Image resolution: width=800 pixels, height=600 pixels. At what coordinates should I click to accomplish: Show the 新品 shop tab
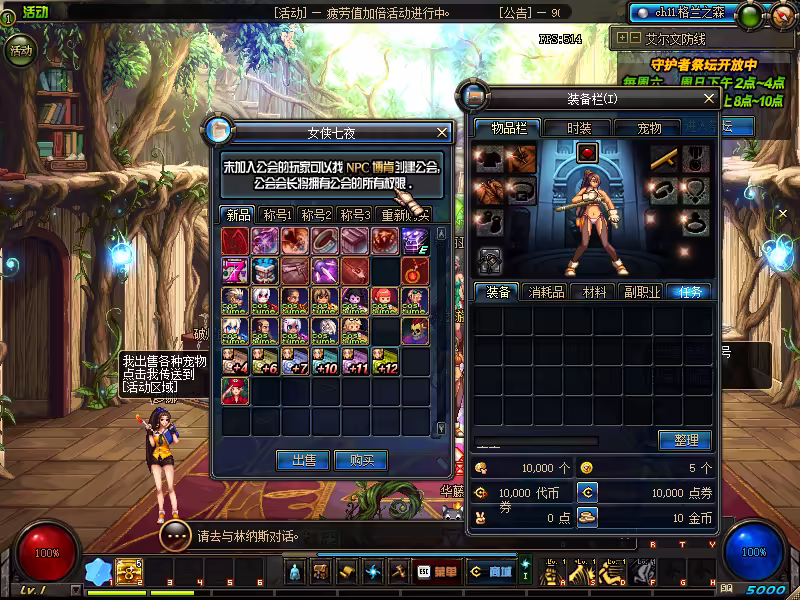coord(238,215)
